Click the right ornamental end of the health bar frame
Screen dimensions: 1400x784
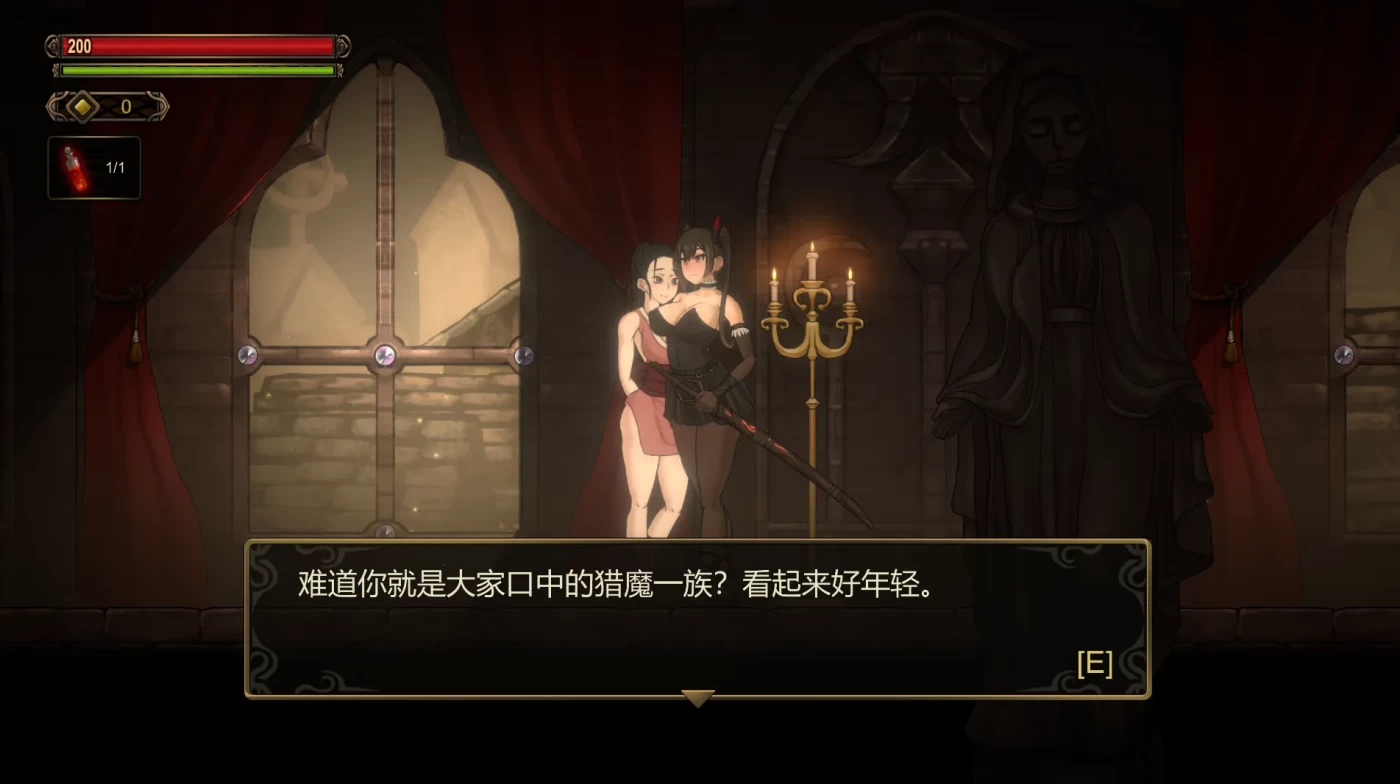point(343,47)
